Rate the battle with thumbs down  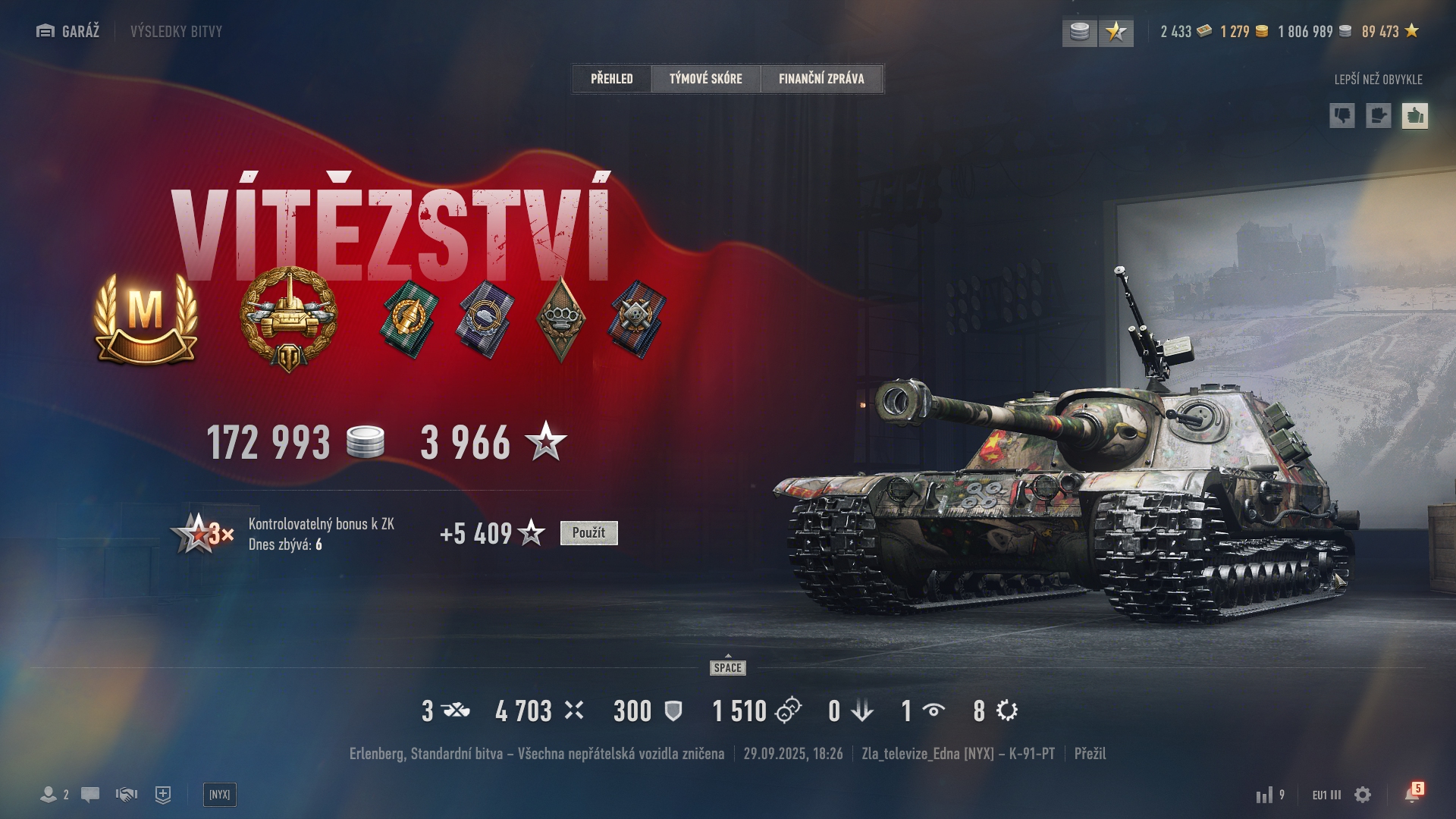1342,116
